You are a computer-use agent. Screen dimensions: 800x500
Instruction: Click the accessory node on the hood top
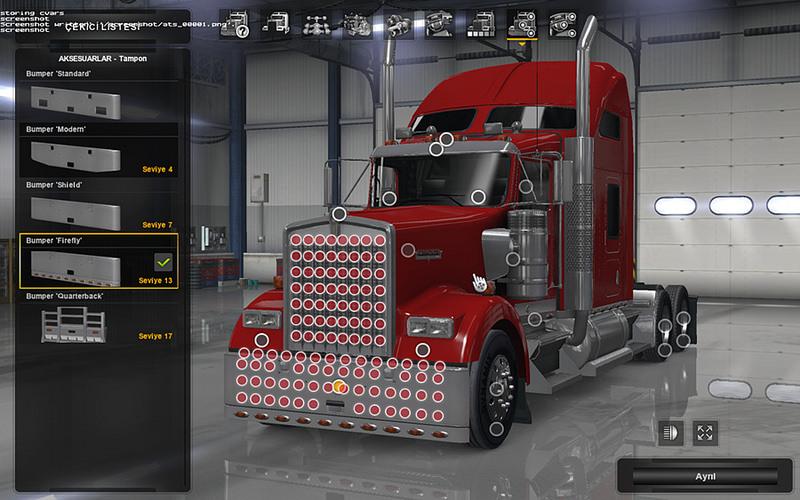[340, 213]
